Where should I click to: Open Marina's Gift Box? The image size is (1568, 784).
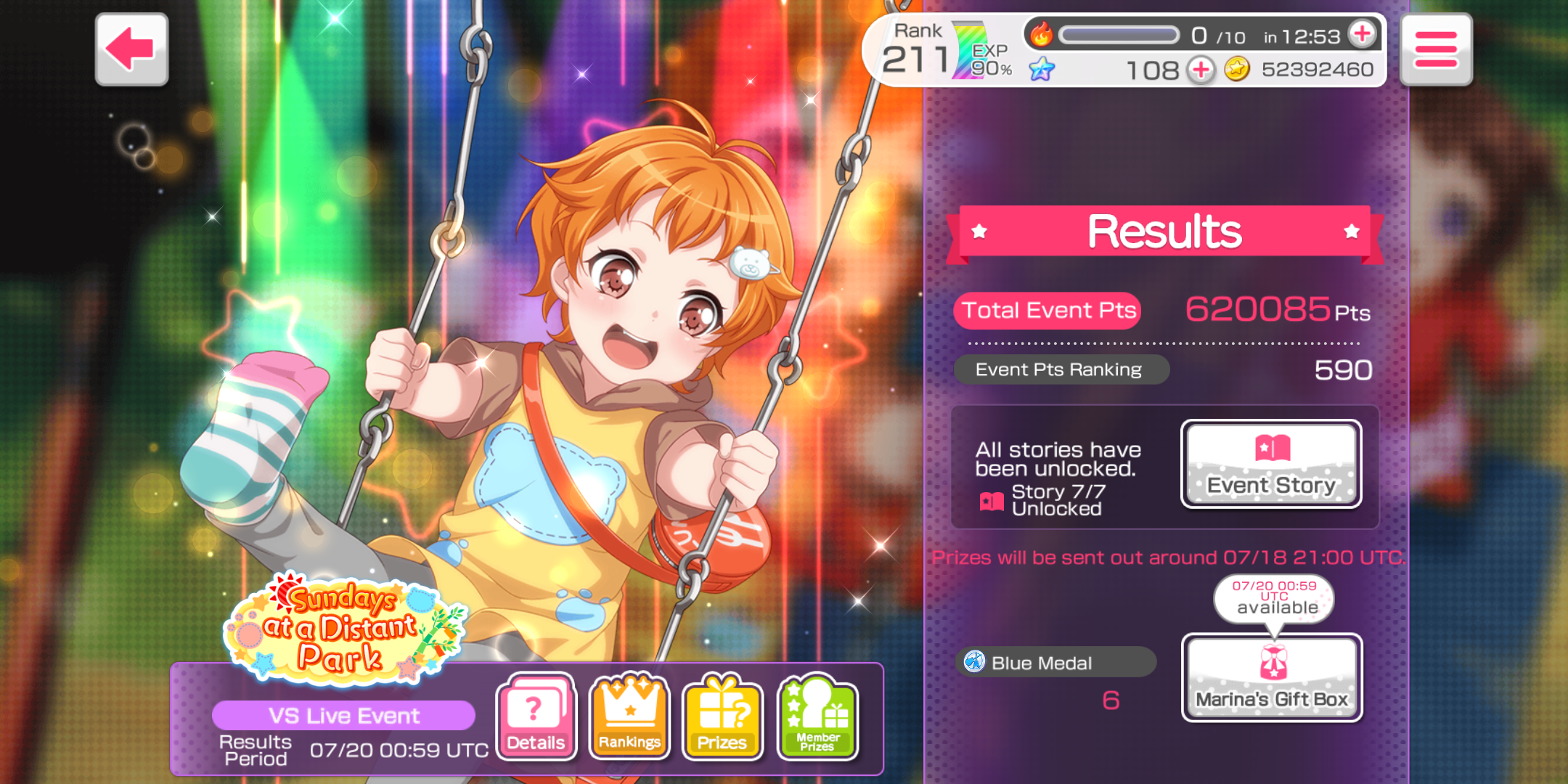coord(1272,678)
